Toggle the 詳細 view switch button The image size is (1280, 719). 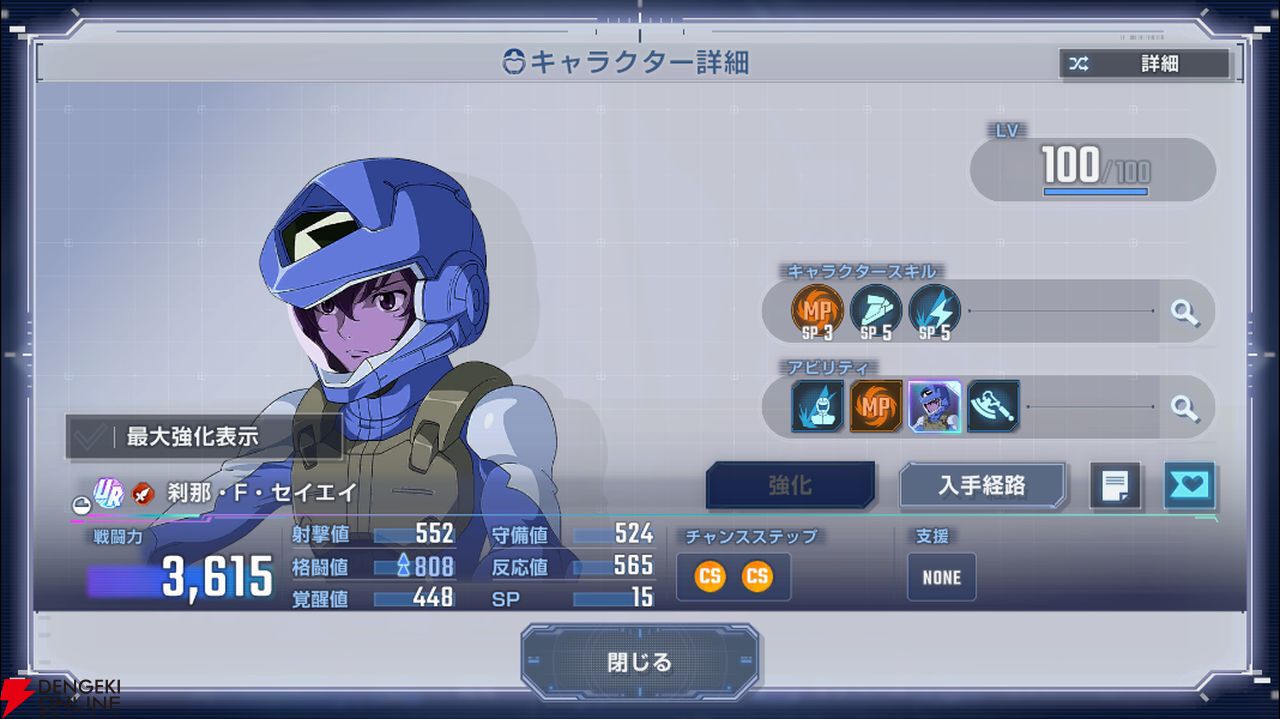[x=1145, y=64]
